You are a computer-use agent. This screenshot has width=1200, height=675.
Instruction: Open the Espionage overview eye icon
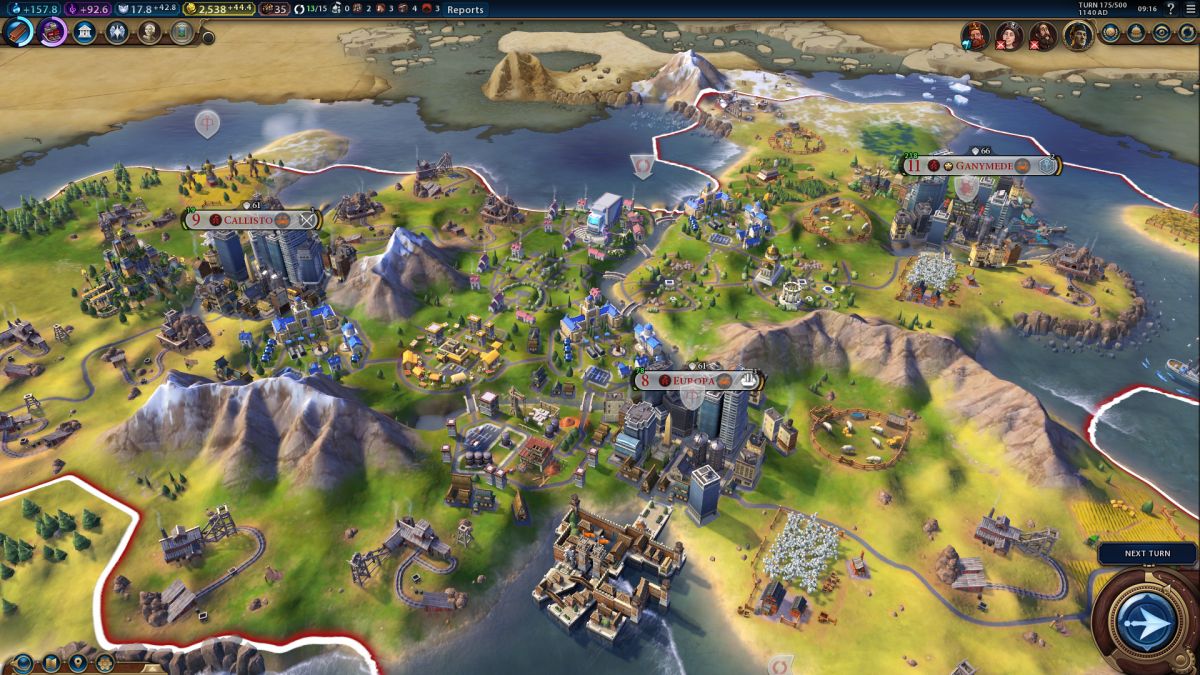click(x=1162, y=32)
